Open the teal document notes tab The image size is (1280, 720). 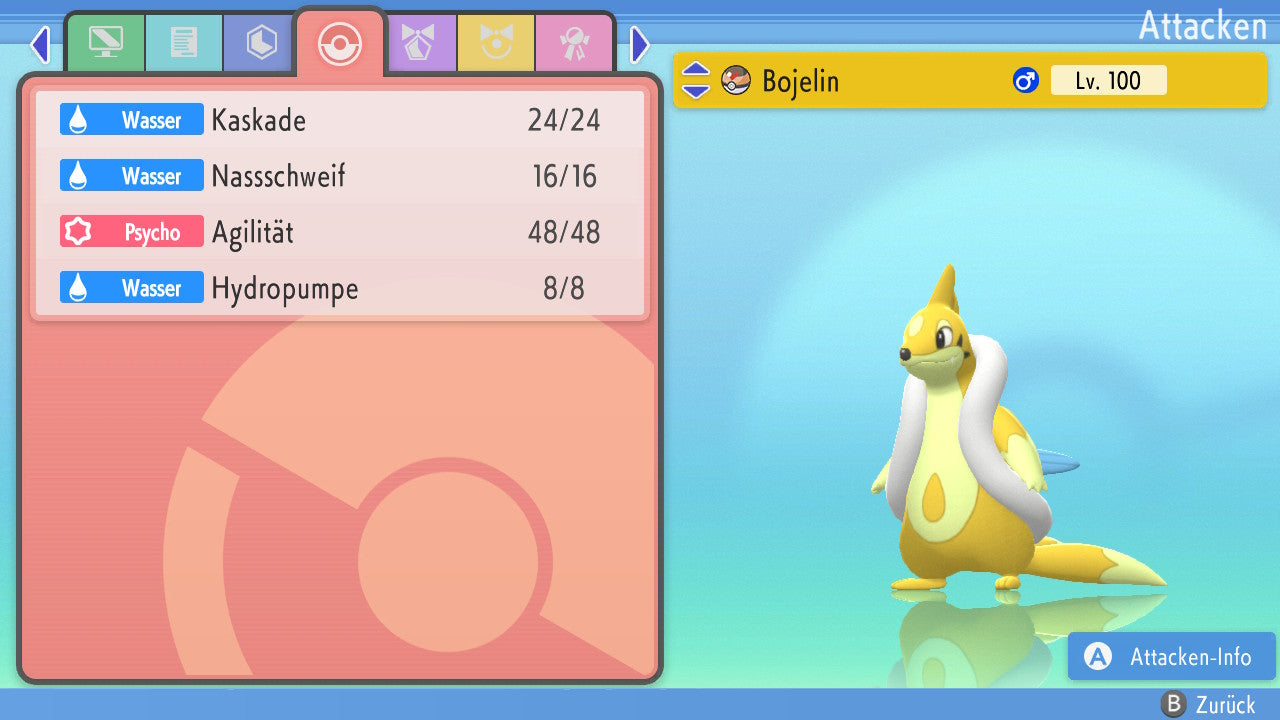point(184,43)
